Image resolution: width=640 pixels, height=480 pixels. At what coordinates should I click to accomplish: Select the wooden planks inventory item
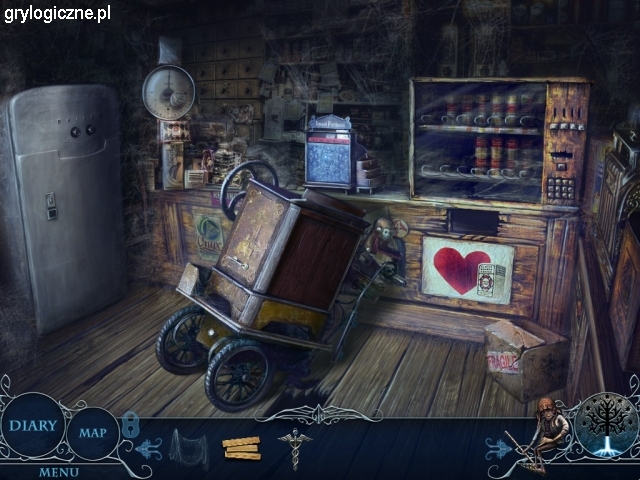(241, 449)
